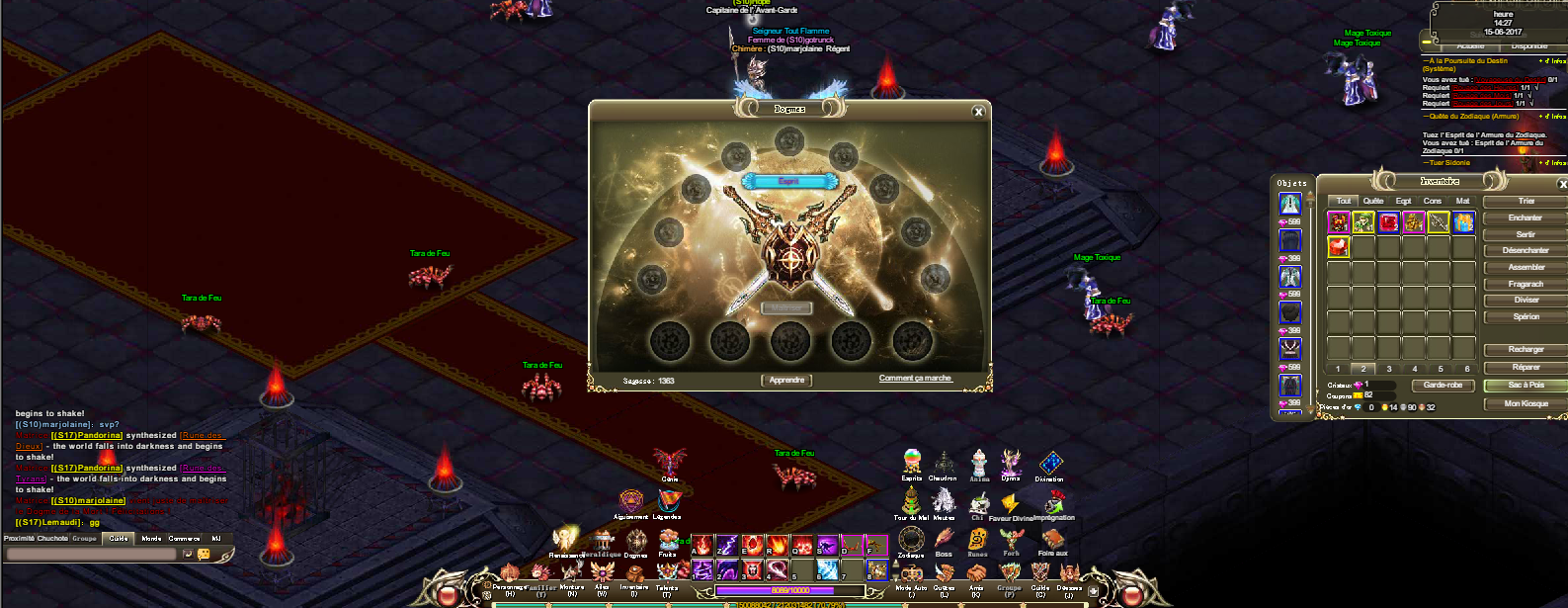Go to inventory page 3
Viewport: 1568px width, 608px height.
pyautogui.click(x=1389, y=369)
